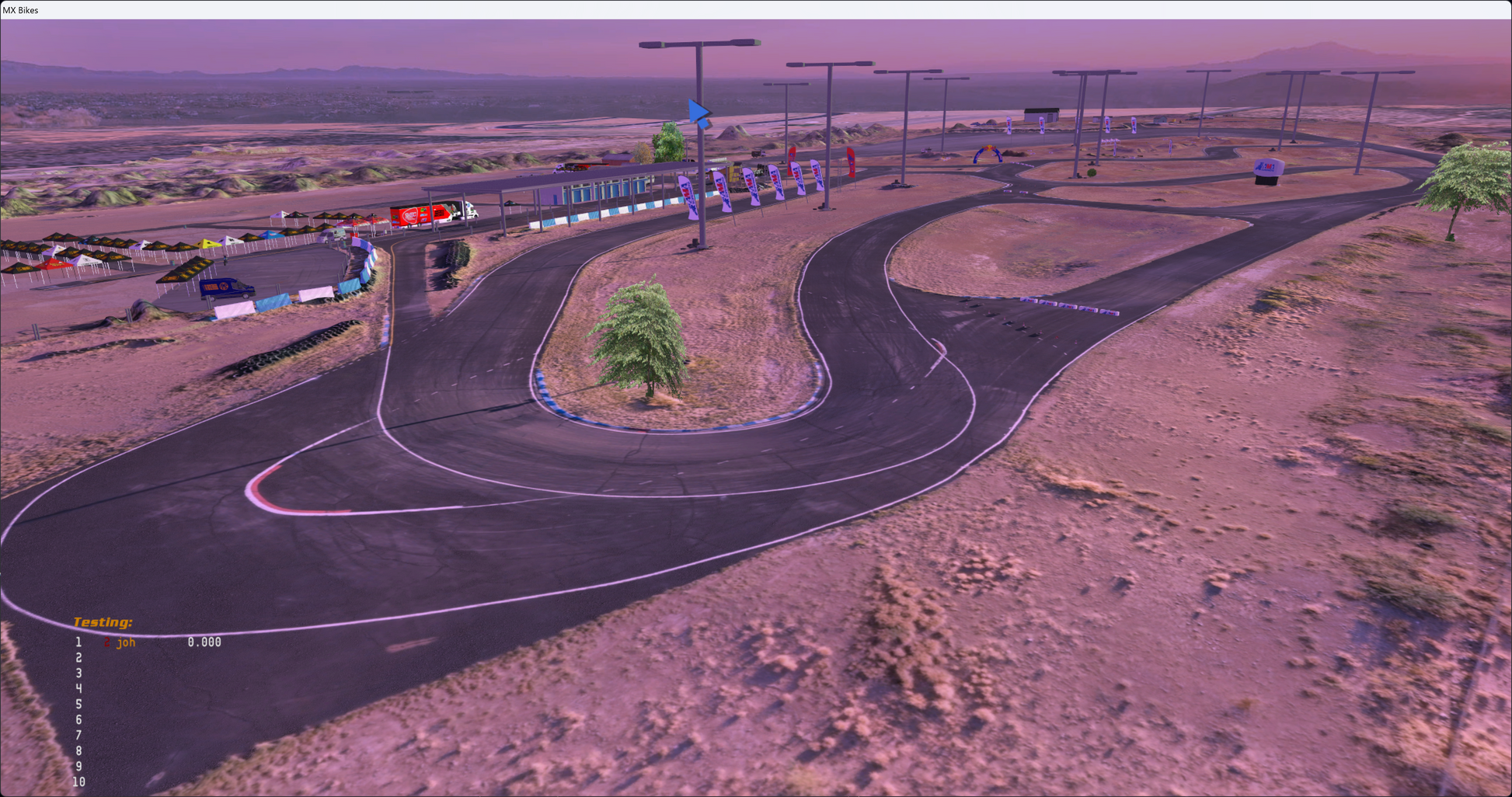Select rider joh in the Testing standings
Image resolution: width=1512 pixels, height=797 pixels.
[126, 642]
